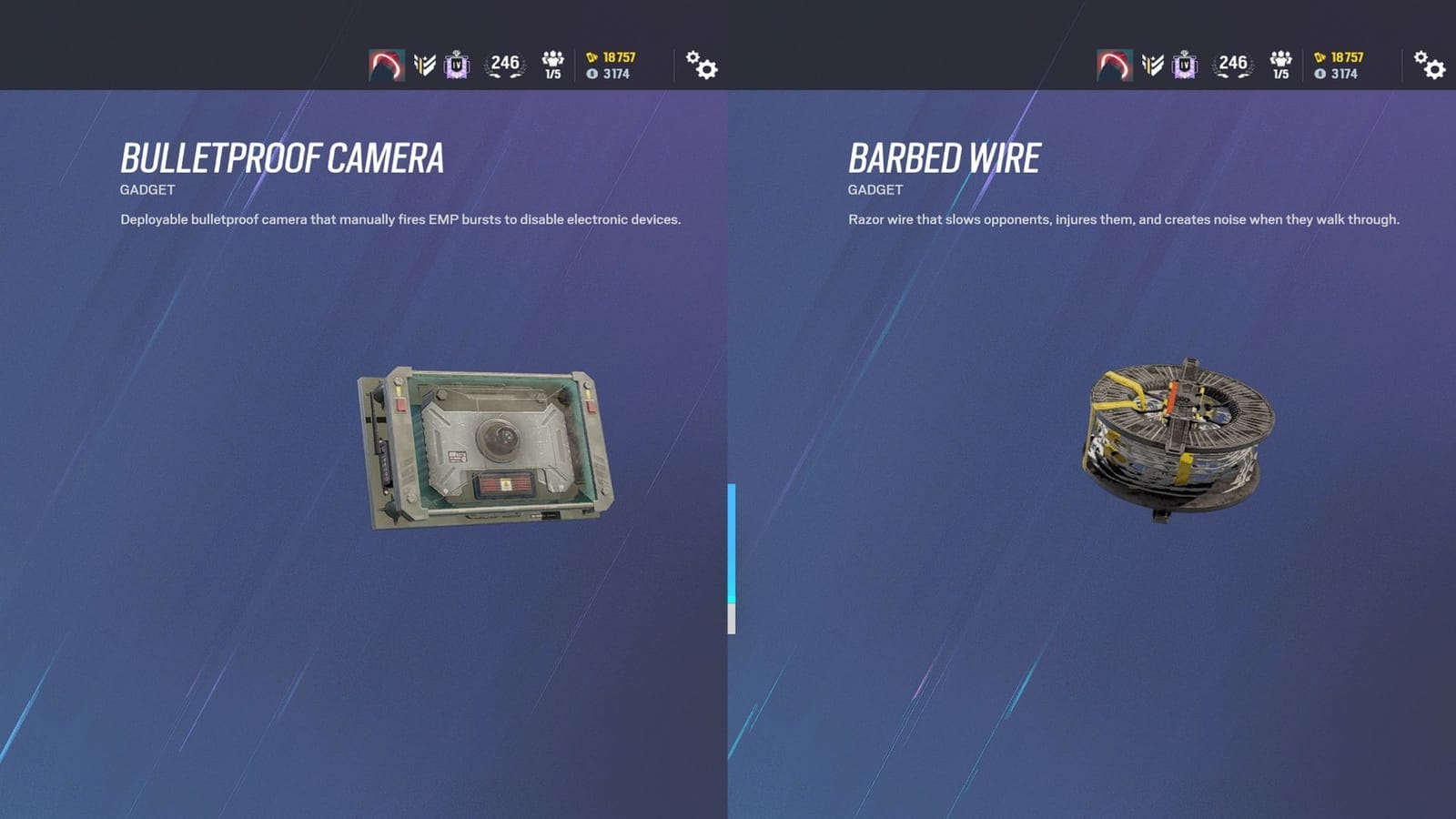
Task: Click the GADGET label under Bulletproof Camera
Action: click(148, 189)
